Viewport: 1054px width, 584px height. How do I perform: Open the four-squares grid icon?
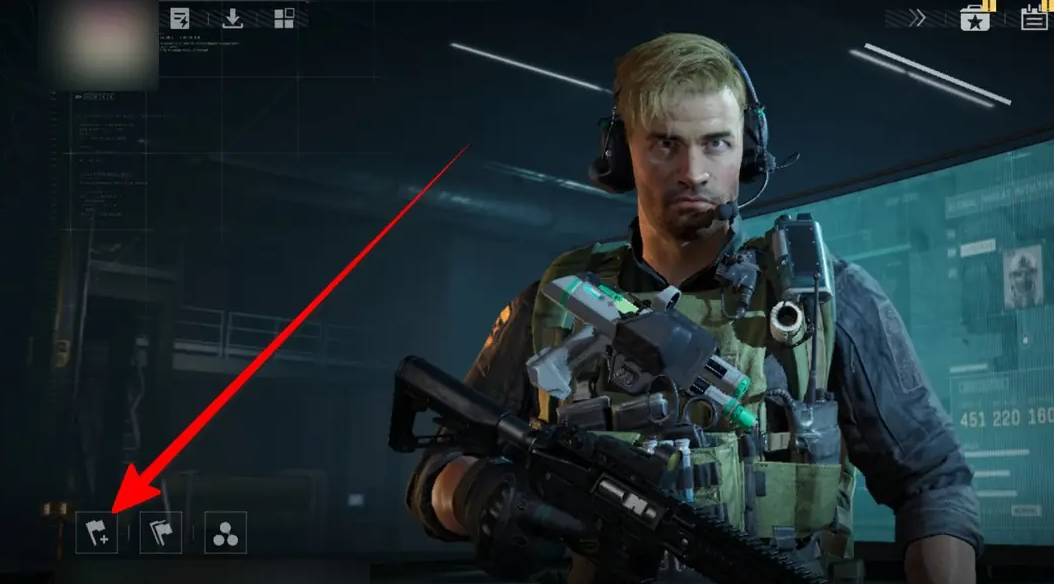284,18
